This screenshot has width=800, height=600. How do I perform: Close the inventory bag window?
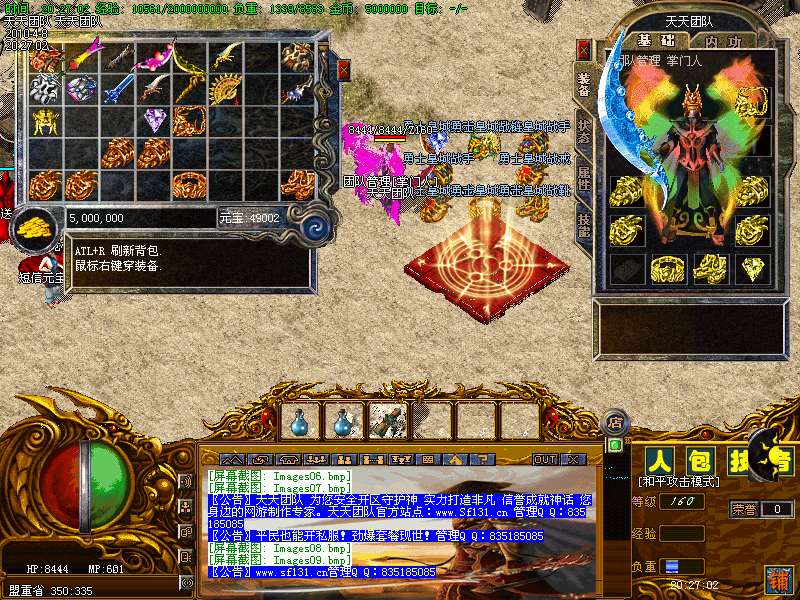(344, 69)
